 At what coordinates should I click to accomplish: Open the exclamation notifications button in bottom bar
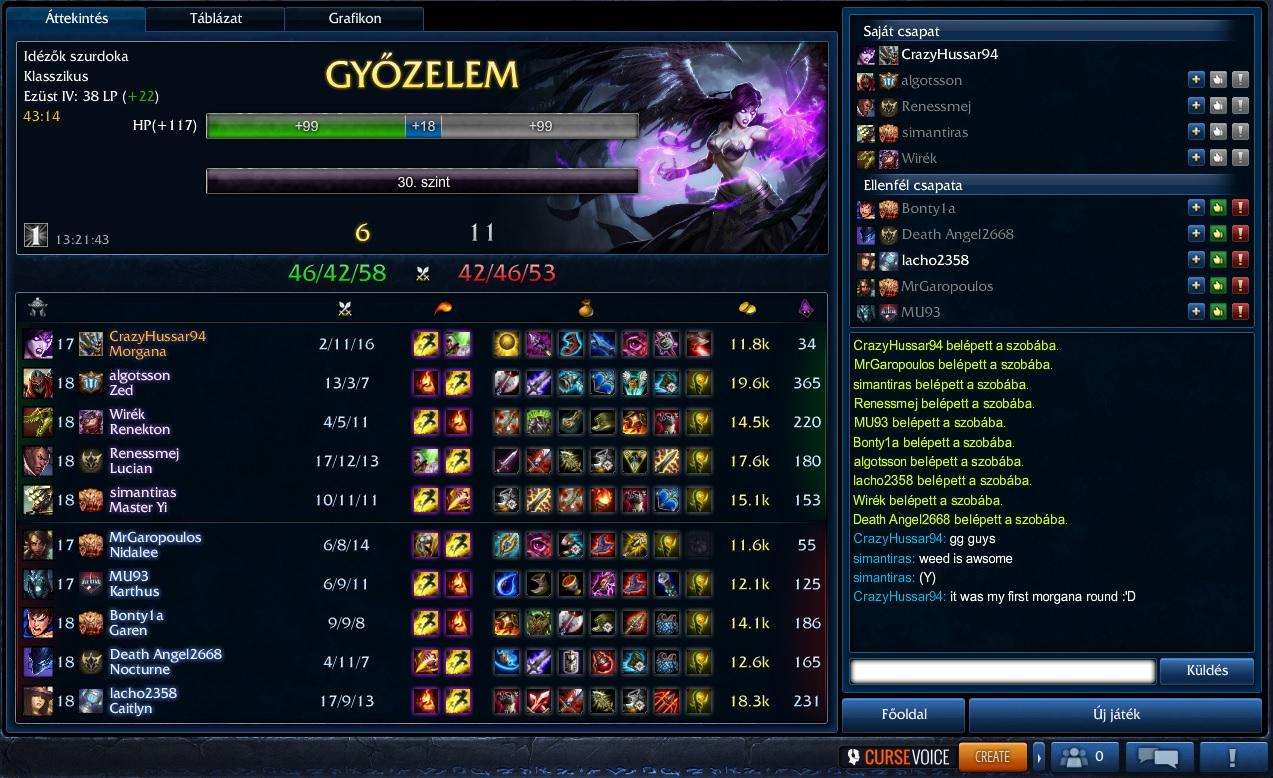(1233, 756)
